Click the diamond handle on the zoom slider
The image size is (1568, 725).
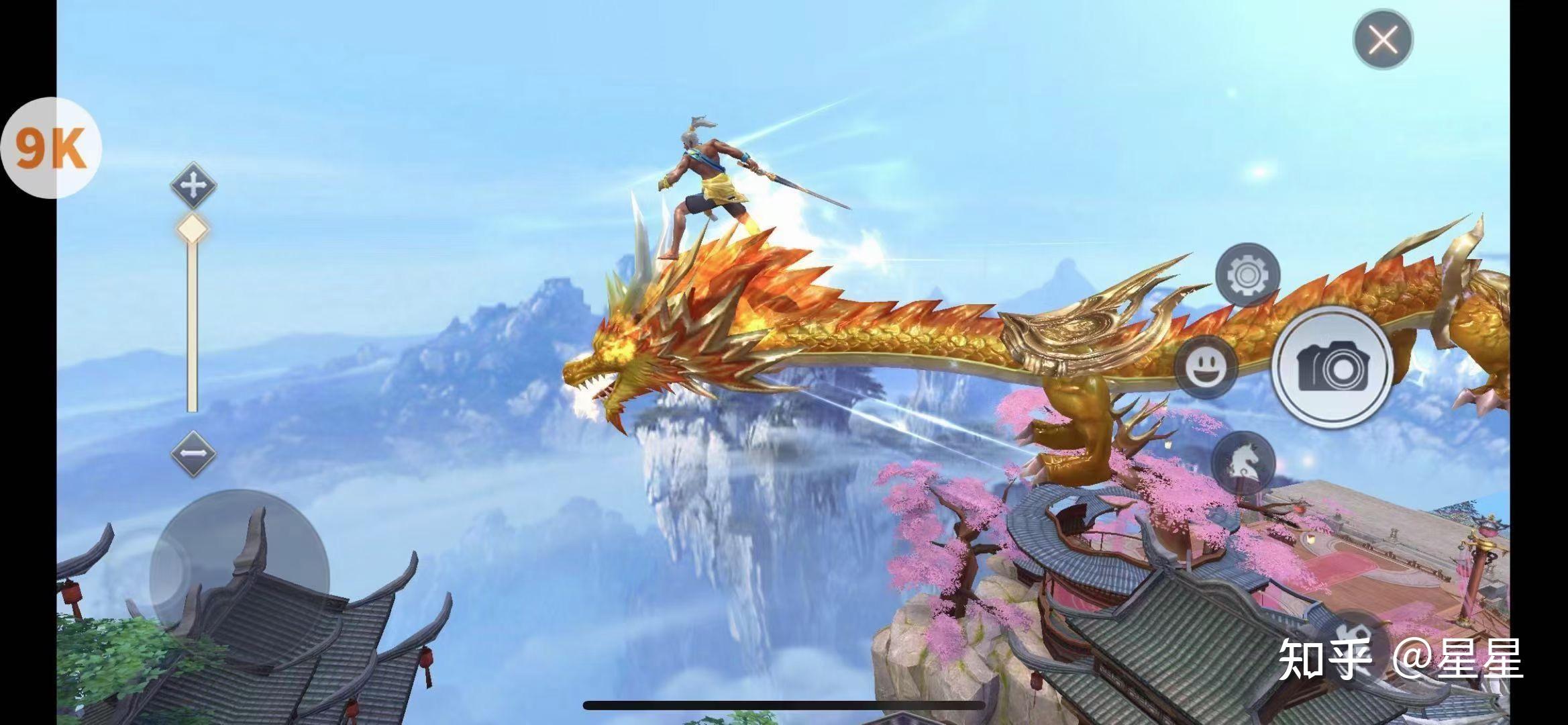[x=193, y=229]
